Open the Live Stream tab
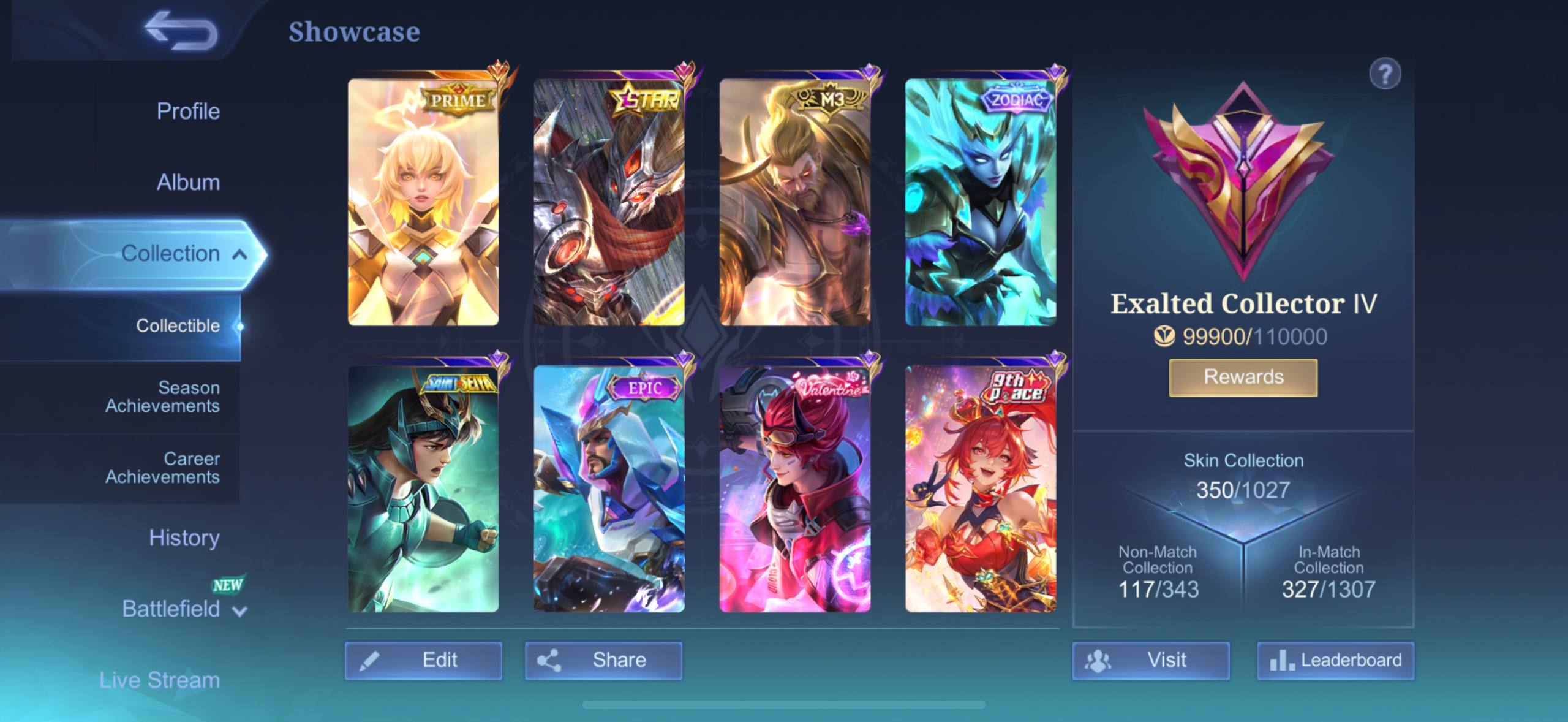The height and width of the screenshot is (722, 1568). pos(159,680)
